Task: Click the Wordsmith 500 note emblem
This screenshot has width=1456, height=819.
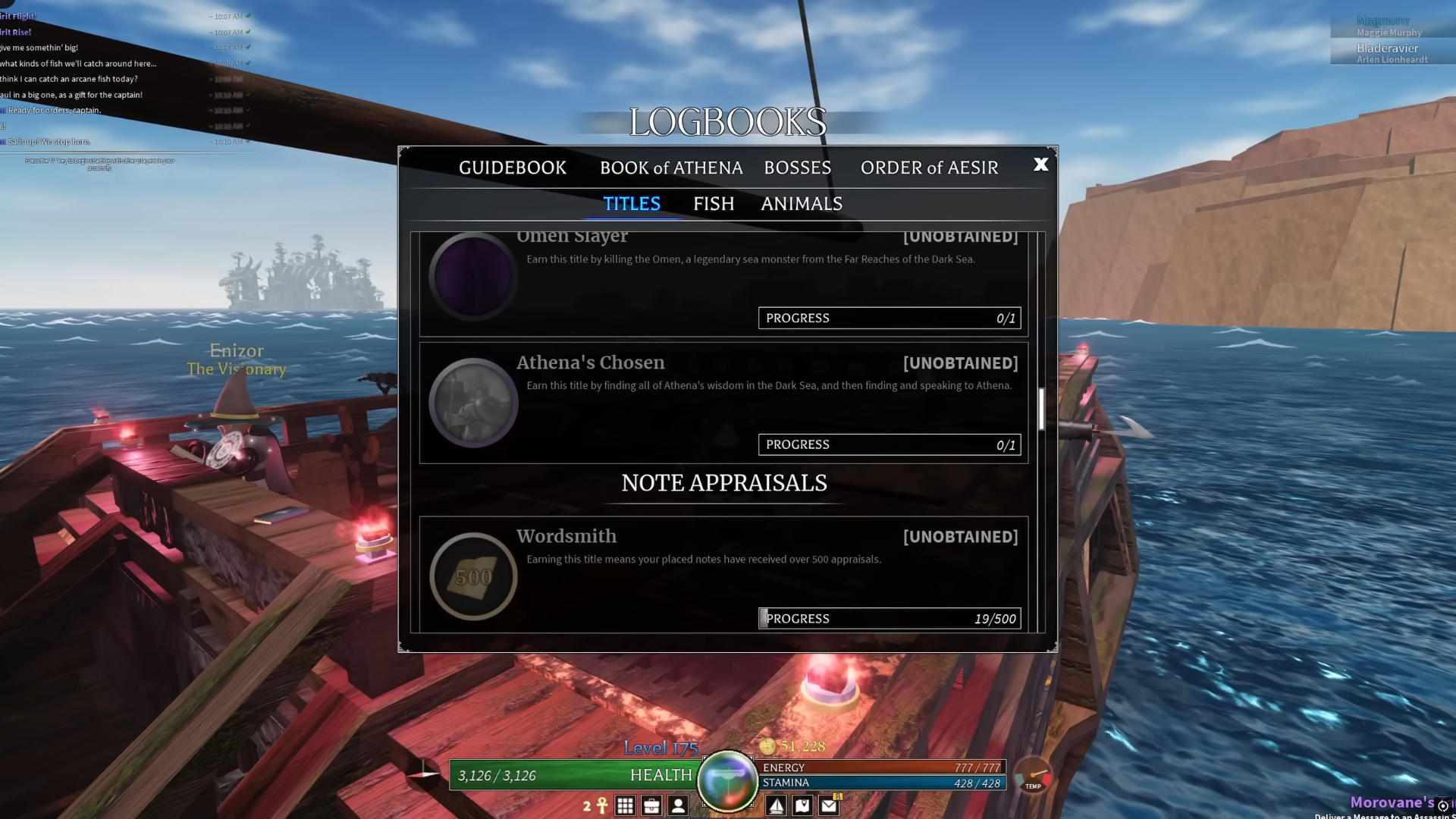Action: pyautogui.click(x=473, y=577)
